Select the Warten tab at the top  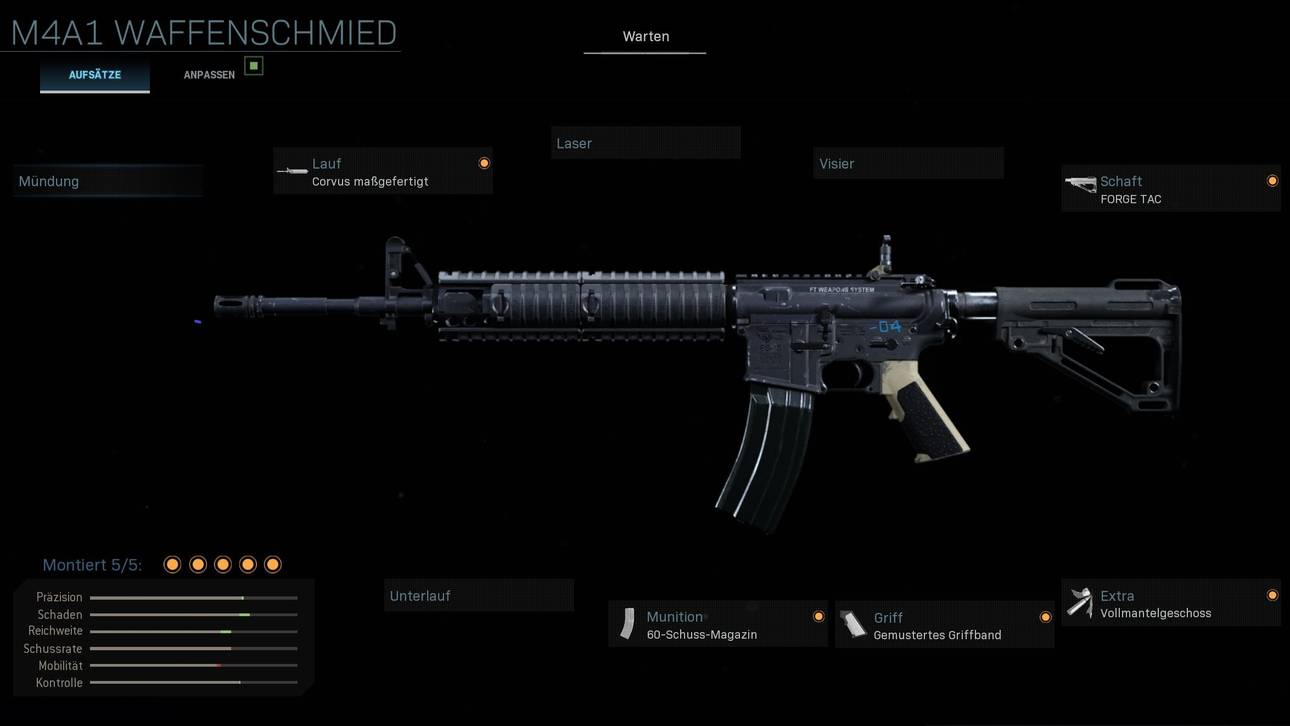(x=645, y=36)
